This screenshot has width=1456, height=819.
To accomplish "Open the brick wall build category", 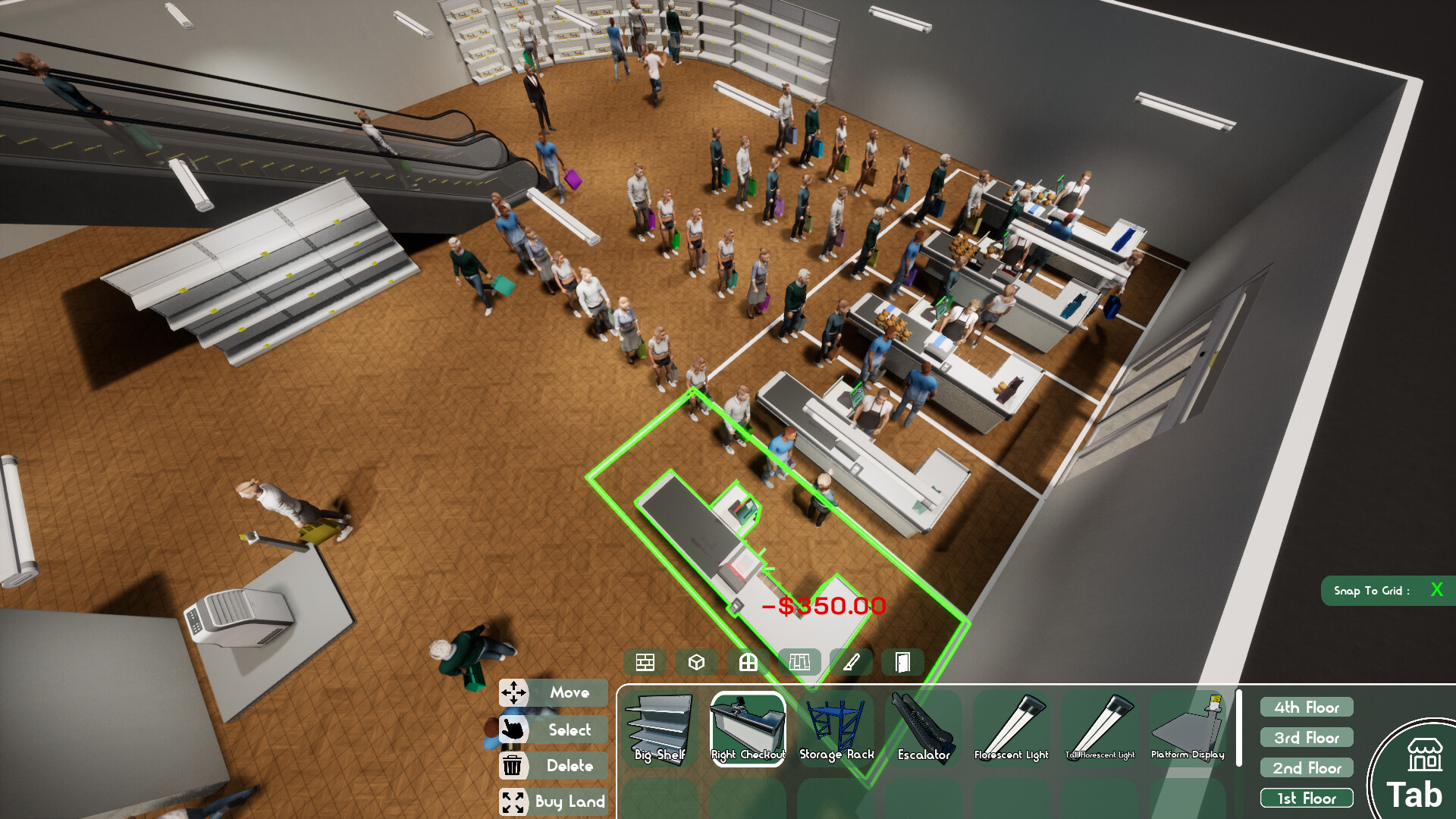I will click(645, 663).
